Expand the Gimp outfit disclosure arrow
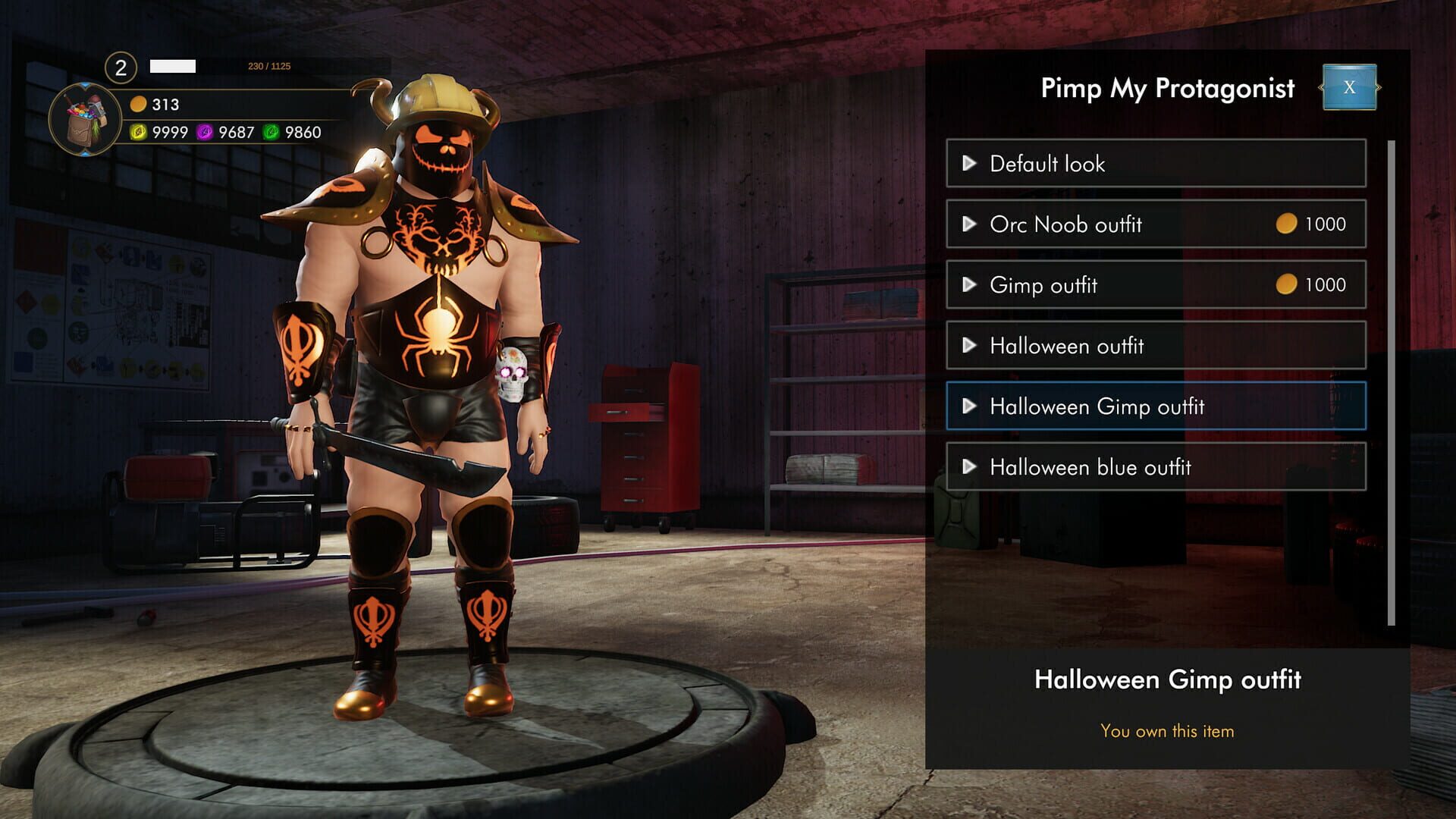Viewport: 1456px width, 819px height. click(968, 285)
